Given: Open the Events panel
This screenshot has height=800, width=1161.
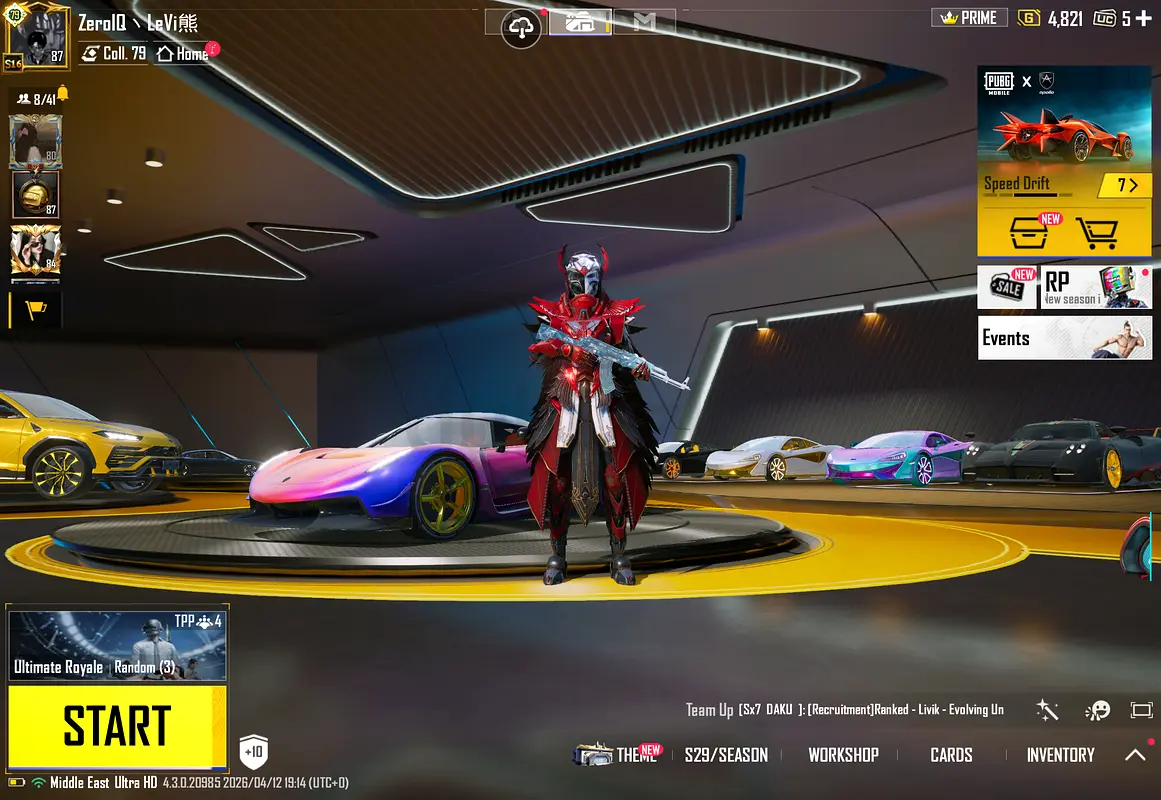Looking at the screenshot, I should 1064,338.
